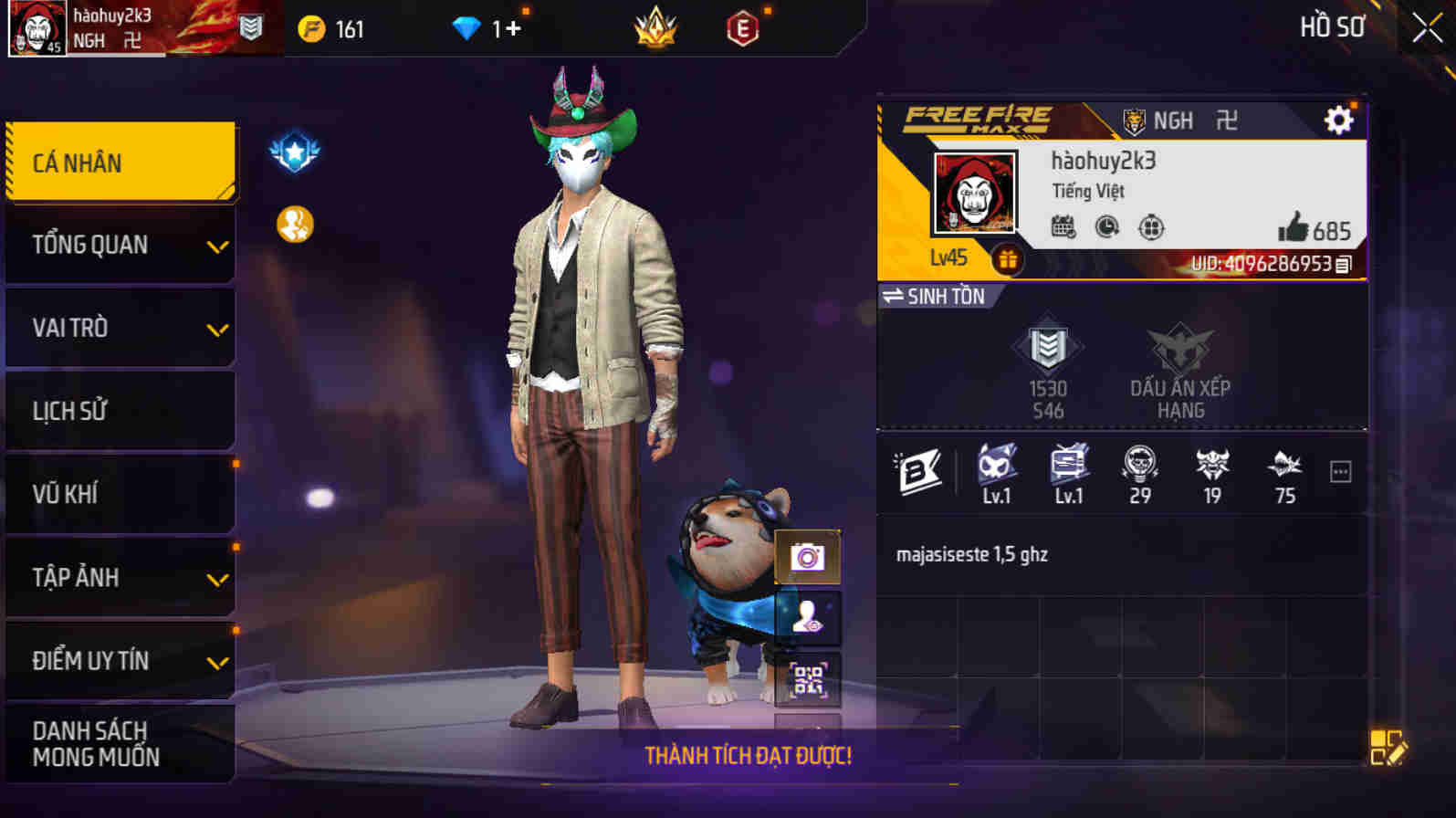Viewport: 1456px width, 818px height.
Task: Open the Settings gear on the profile banner
Action: coord(1338,119)
